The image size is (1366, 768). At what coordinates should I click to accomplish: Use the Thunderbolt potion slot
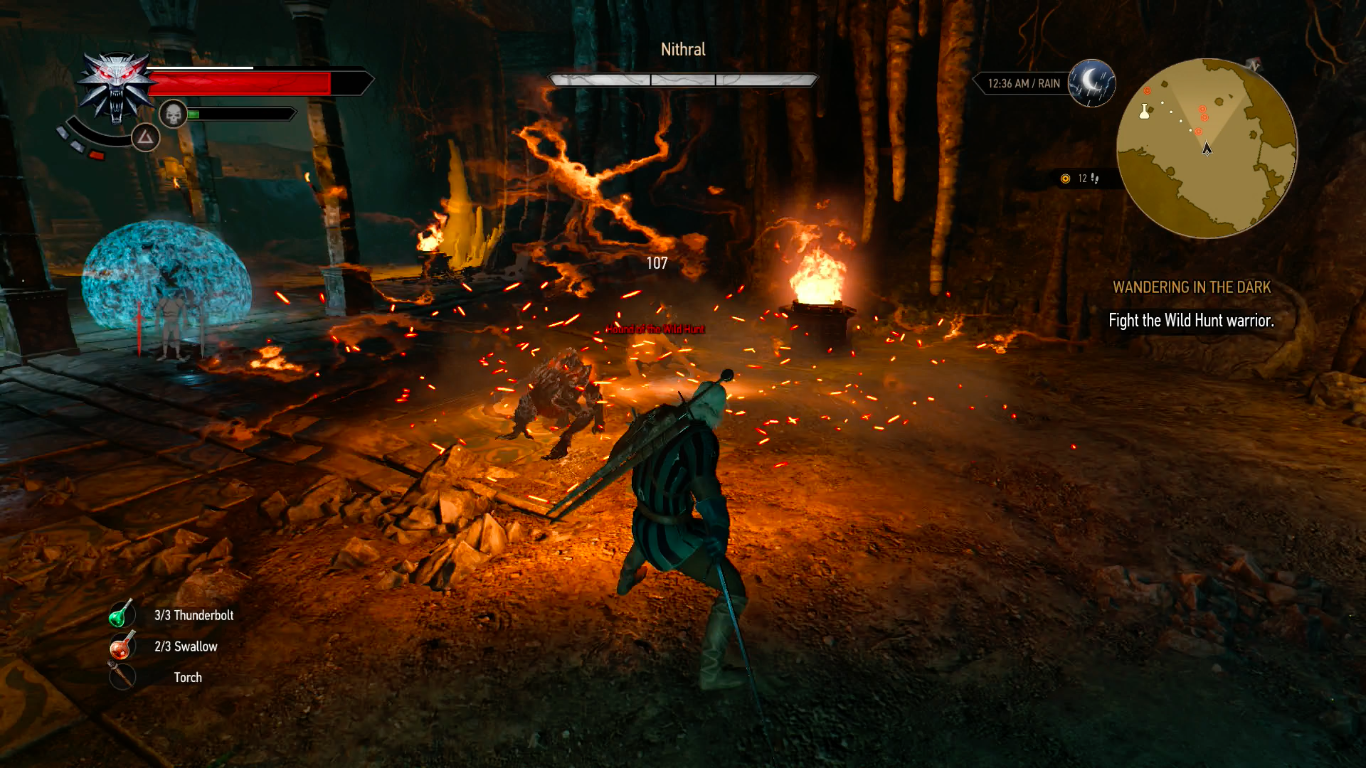[x=123, y=615]
